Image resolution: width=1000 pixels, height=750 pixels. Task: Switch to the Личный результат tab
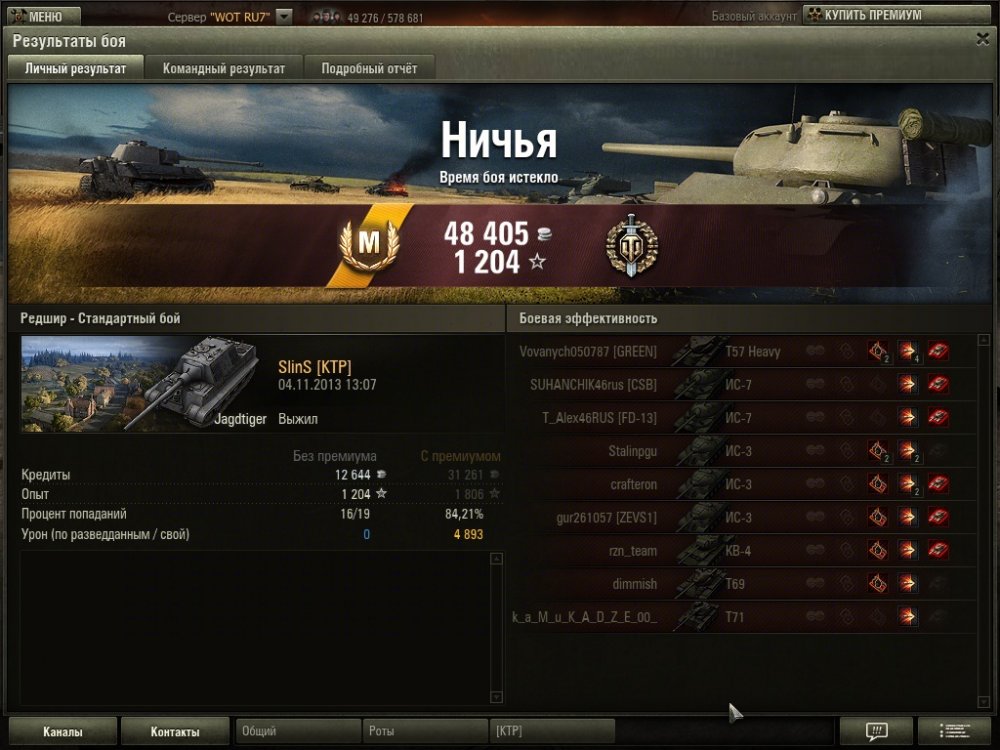pyautogui.click(x=76, y=68)
